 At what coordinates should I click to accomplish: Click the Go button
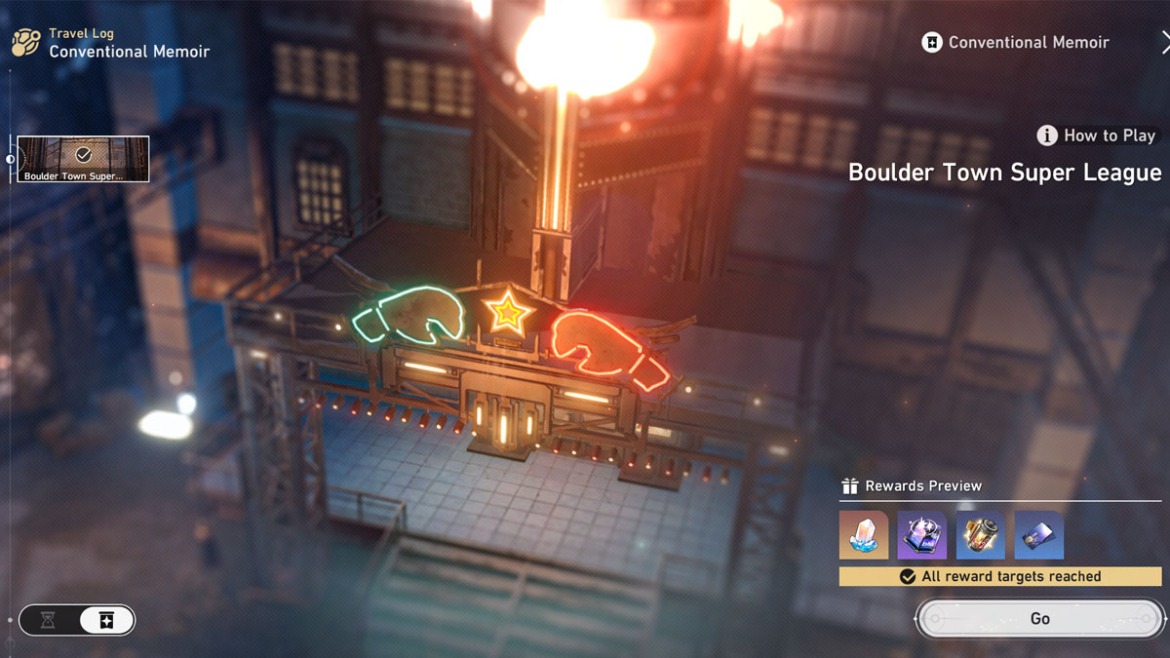pos(1040,619)
